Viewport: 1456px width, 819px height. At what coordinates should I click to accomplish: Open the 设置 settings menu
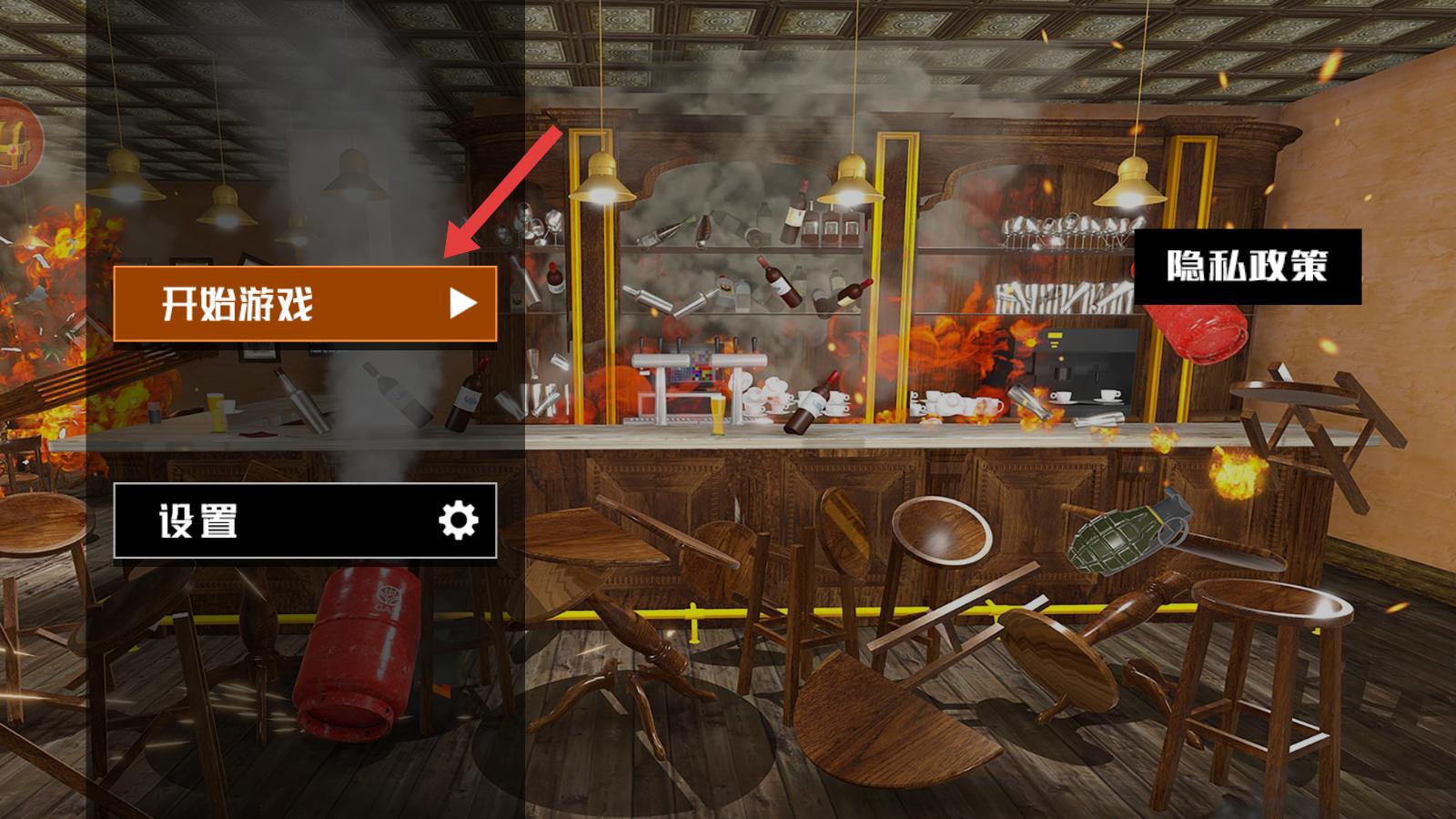click(x=305, y=521)
